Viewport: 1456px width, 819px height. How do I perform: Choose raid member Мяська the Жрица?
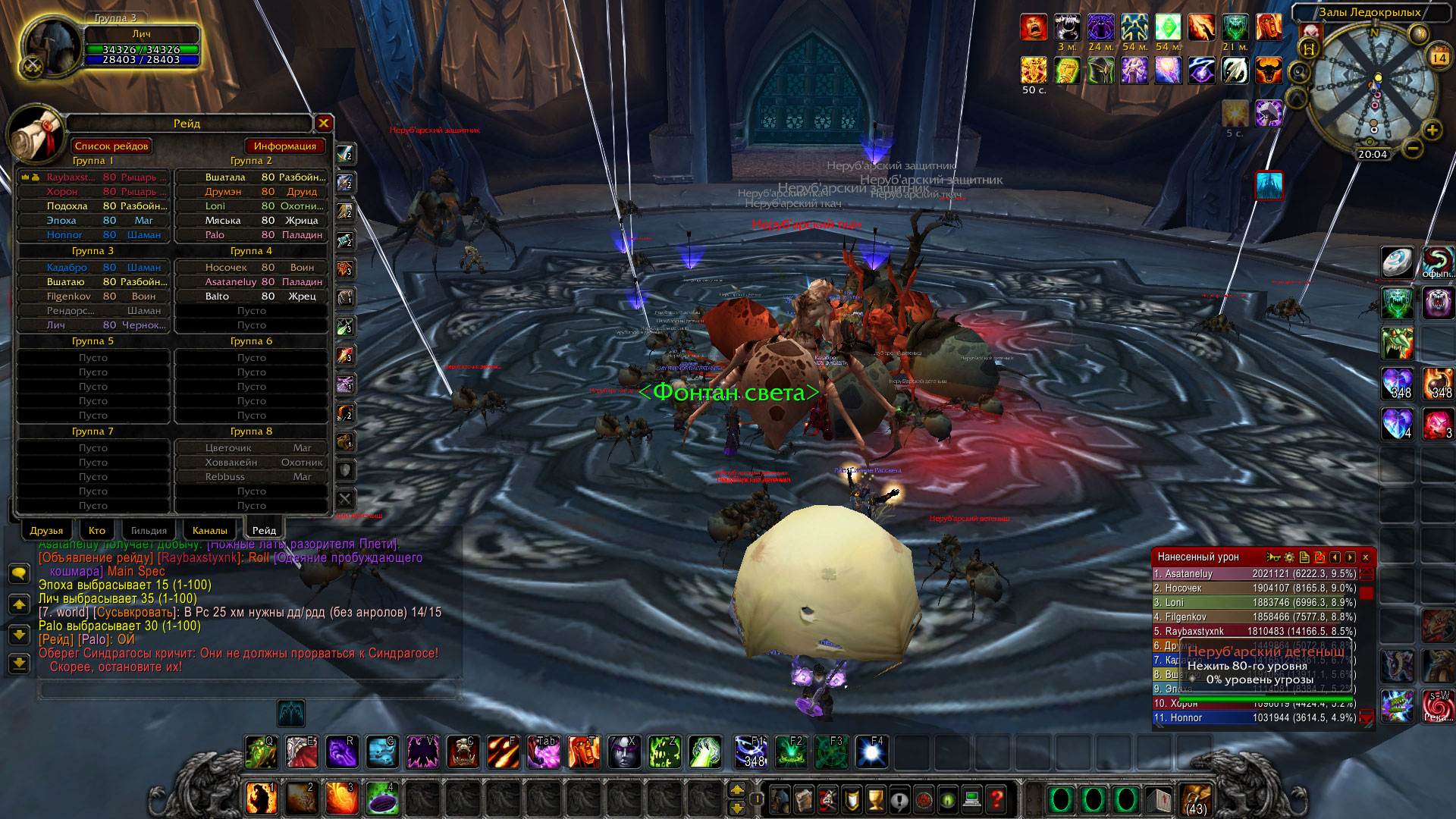(x=251, y=221)
